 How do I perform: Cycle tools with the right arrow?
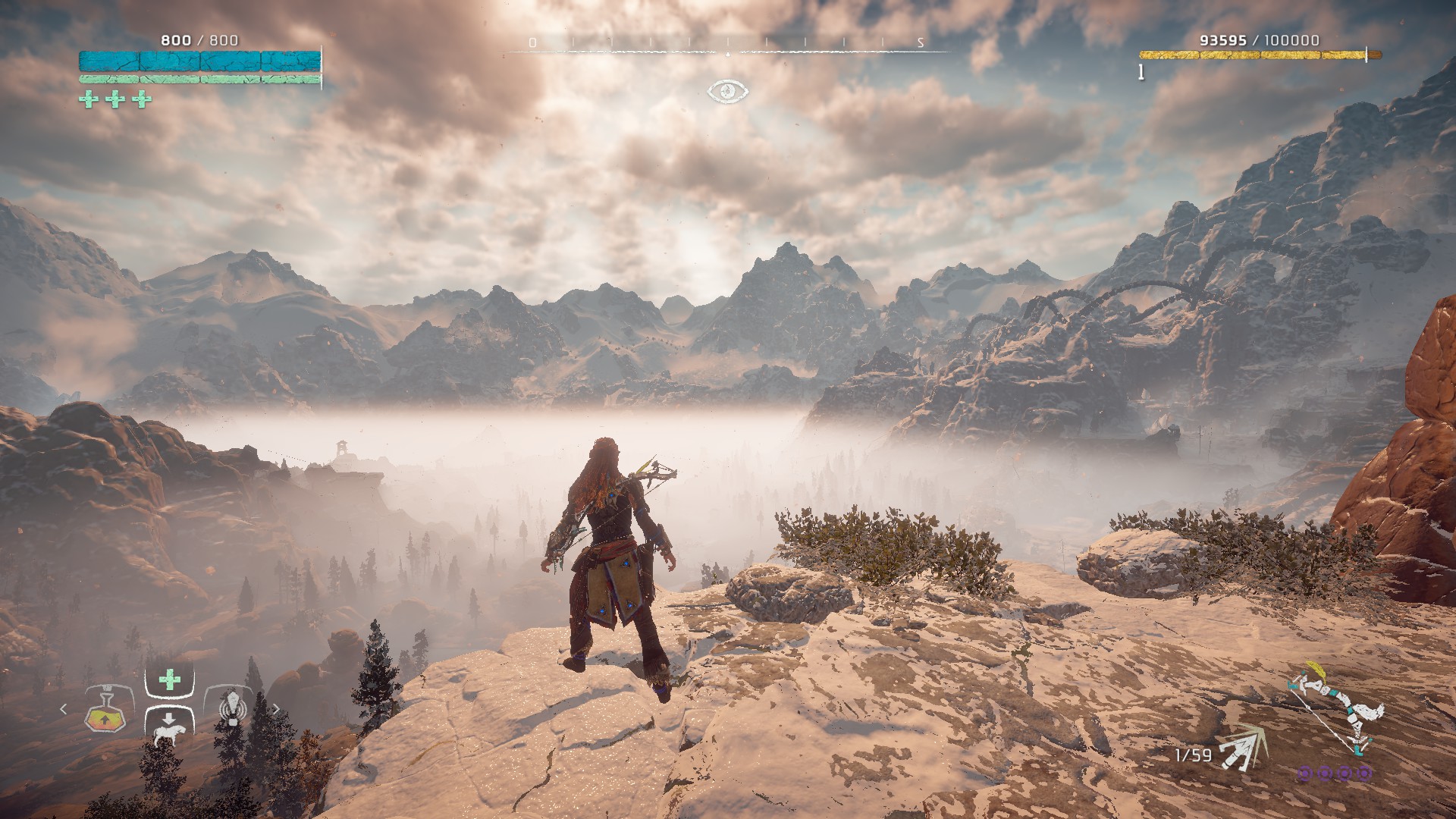point(276,709)
